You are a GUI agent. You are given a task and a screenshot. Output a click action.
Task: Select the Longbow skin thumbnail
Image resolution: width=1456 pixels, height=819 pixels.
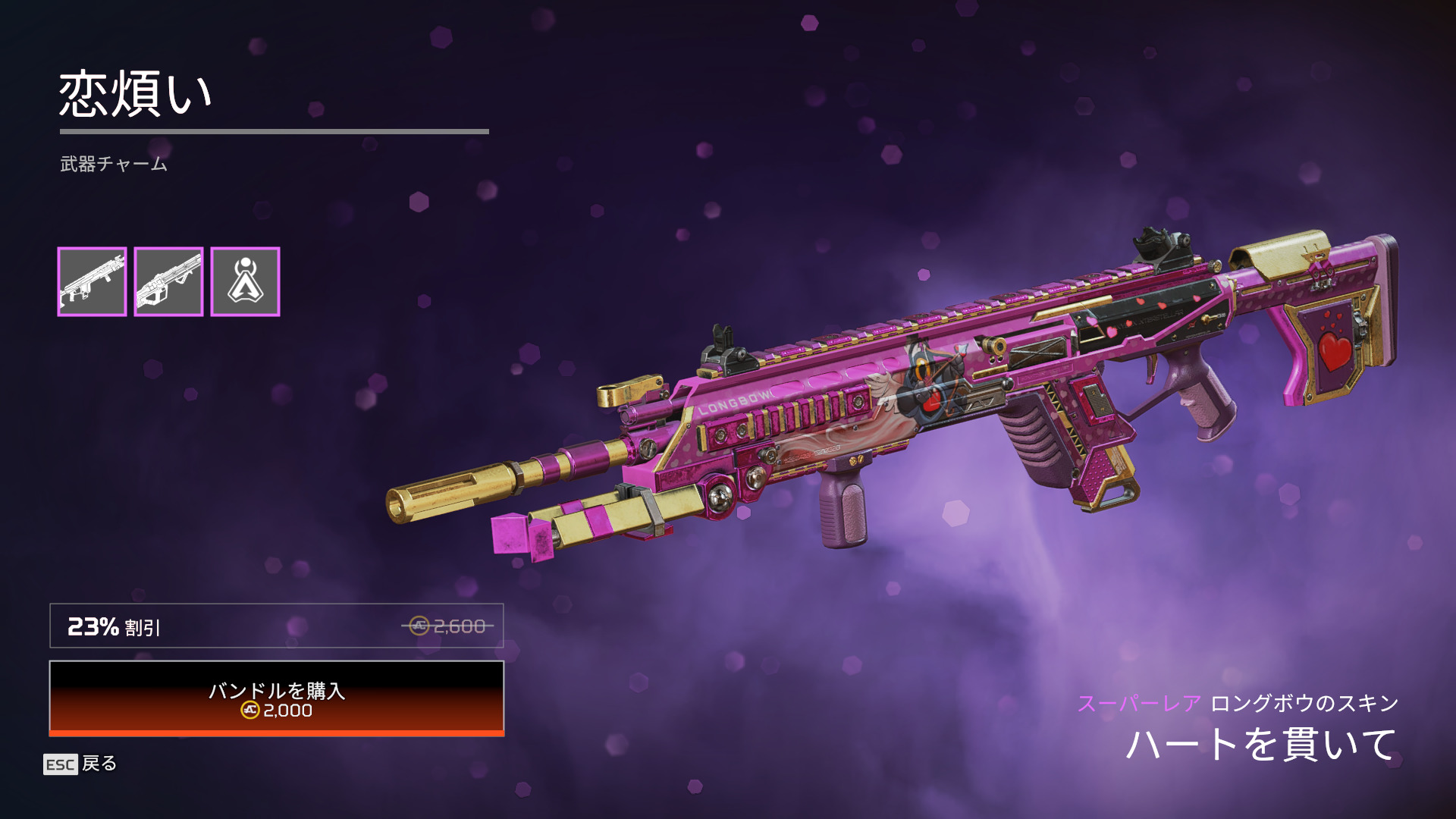[92, 281]
